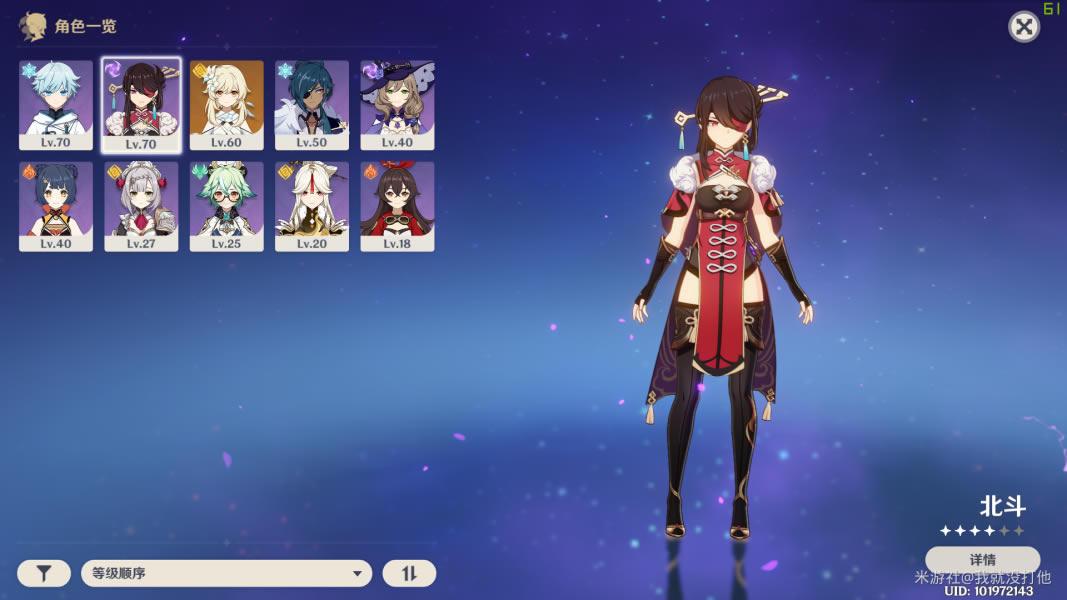Pick Sucrose's Lv.25 character card

coord(227,206)
